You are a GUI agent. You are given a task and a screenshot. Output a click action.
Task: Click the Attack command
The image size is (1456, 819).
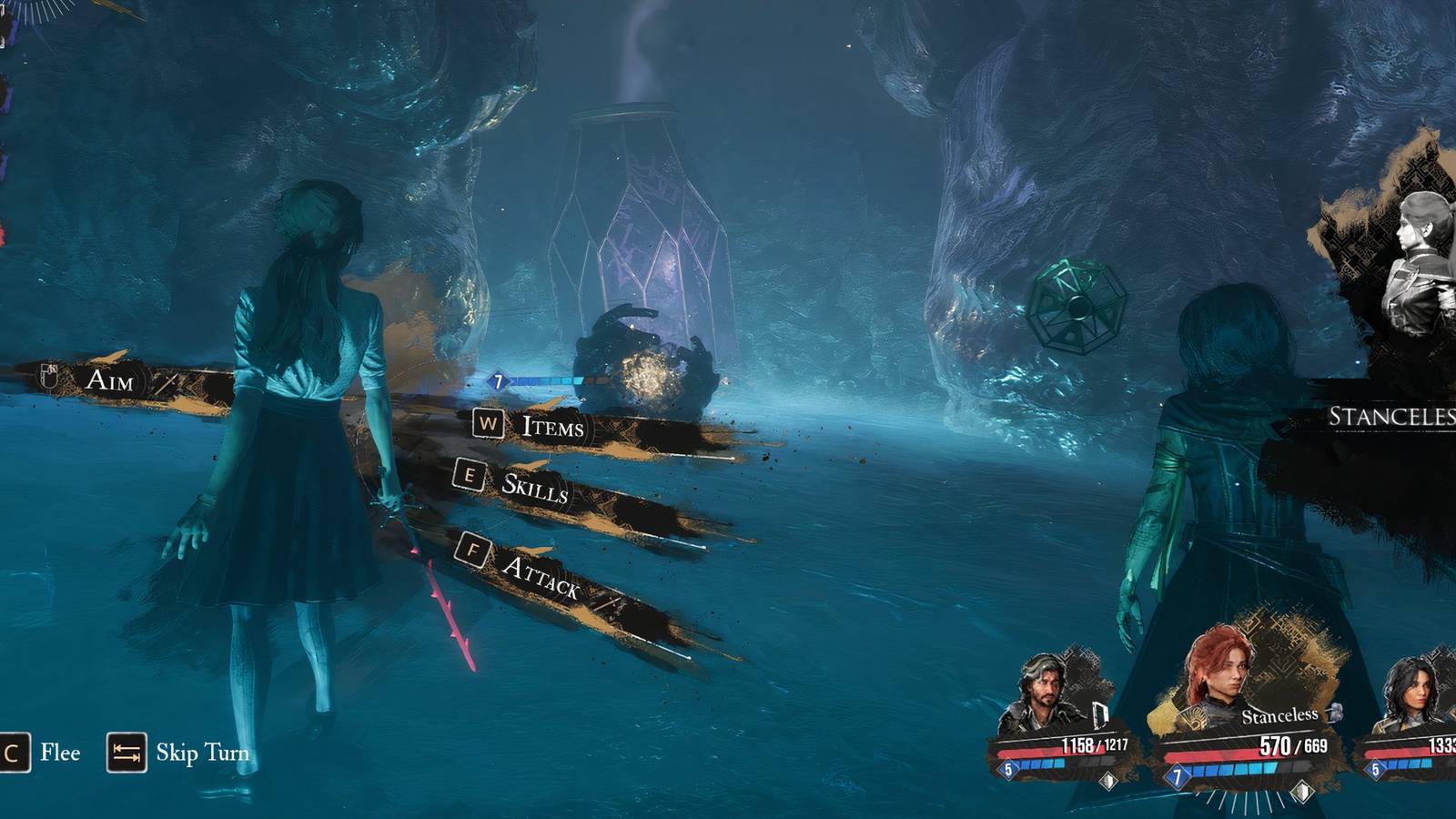click(546, 578)
